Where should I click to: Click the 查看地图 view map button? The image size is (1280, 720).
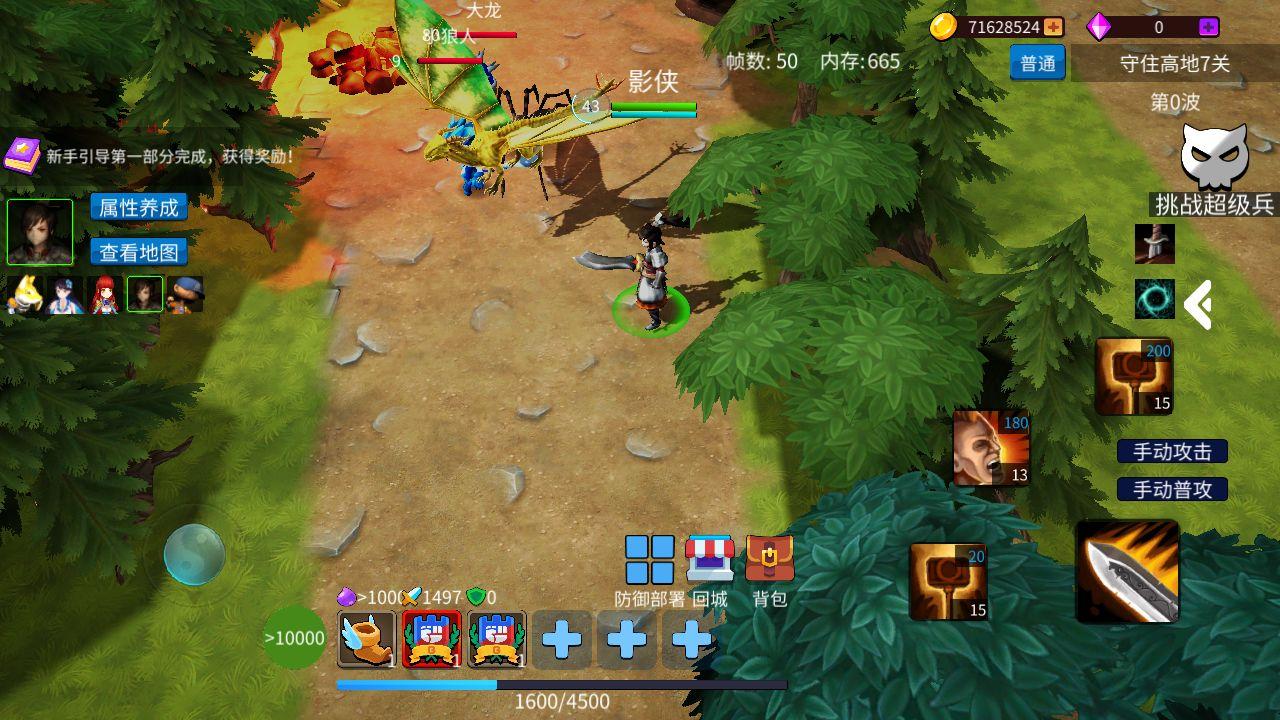(139, 251)
